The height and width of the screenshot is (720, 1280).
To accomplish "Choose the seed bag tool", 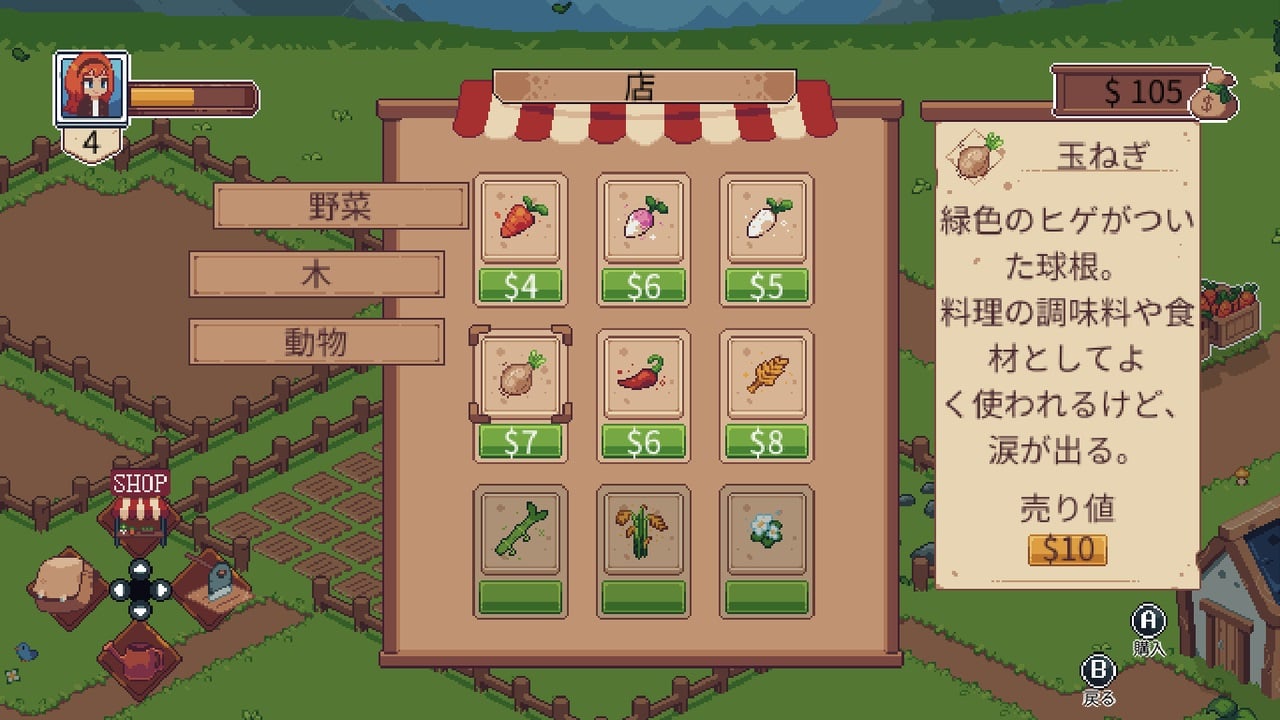I will 68,588.
